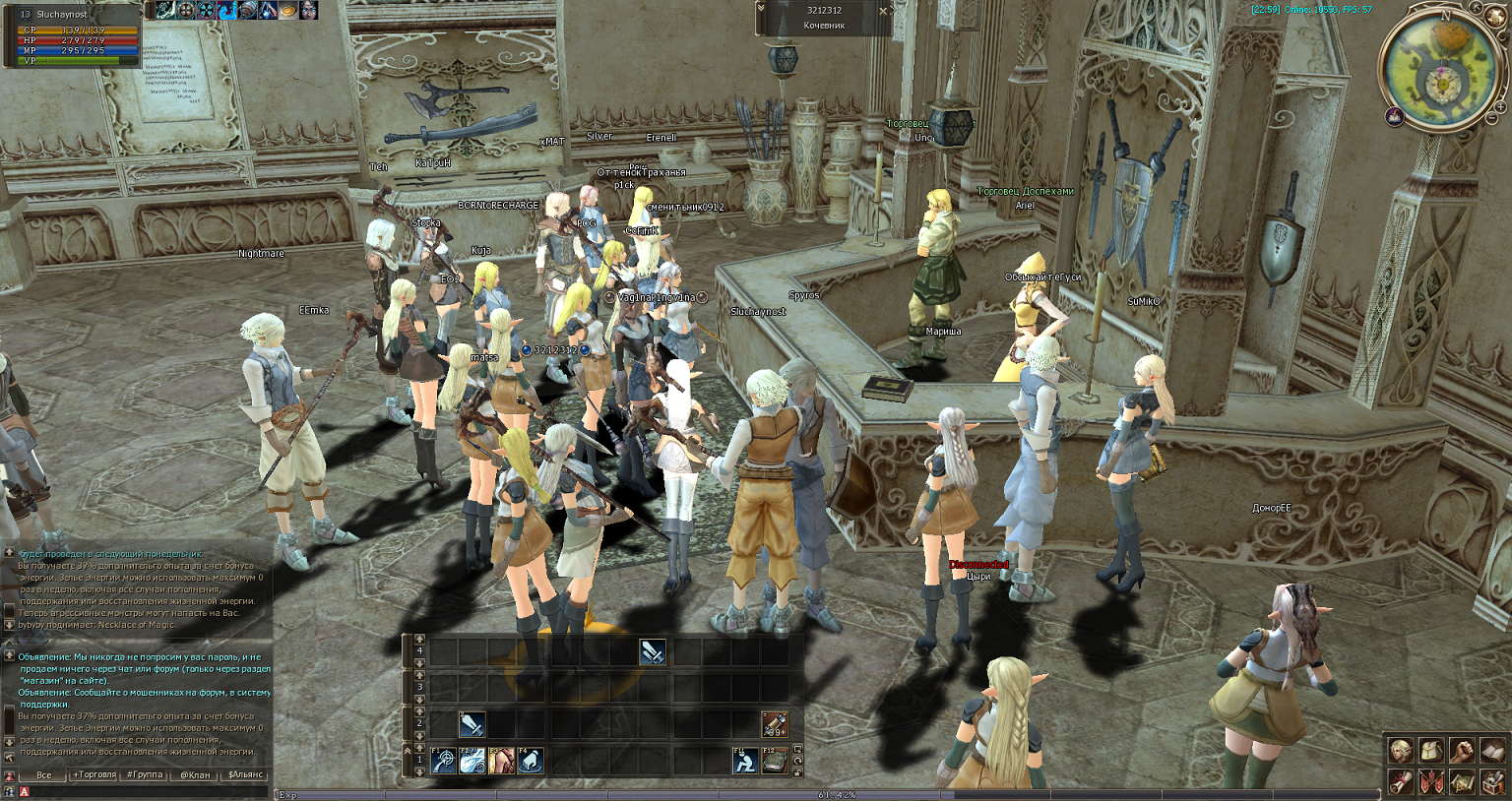1512x801 pixels.
Task: Open the system menu chest icon
Action: 1492,782
